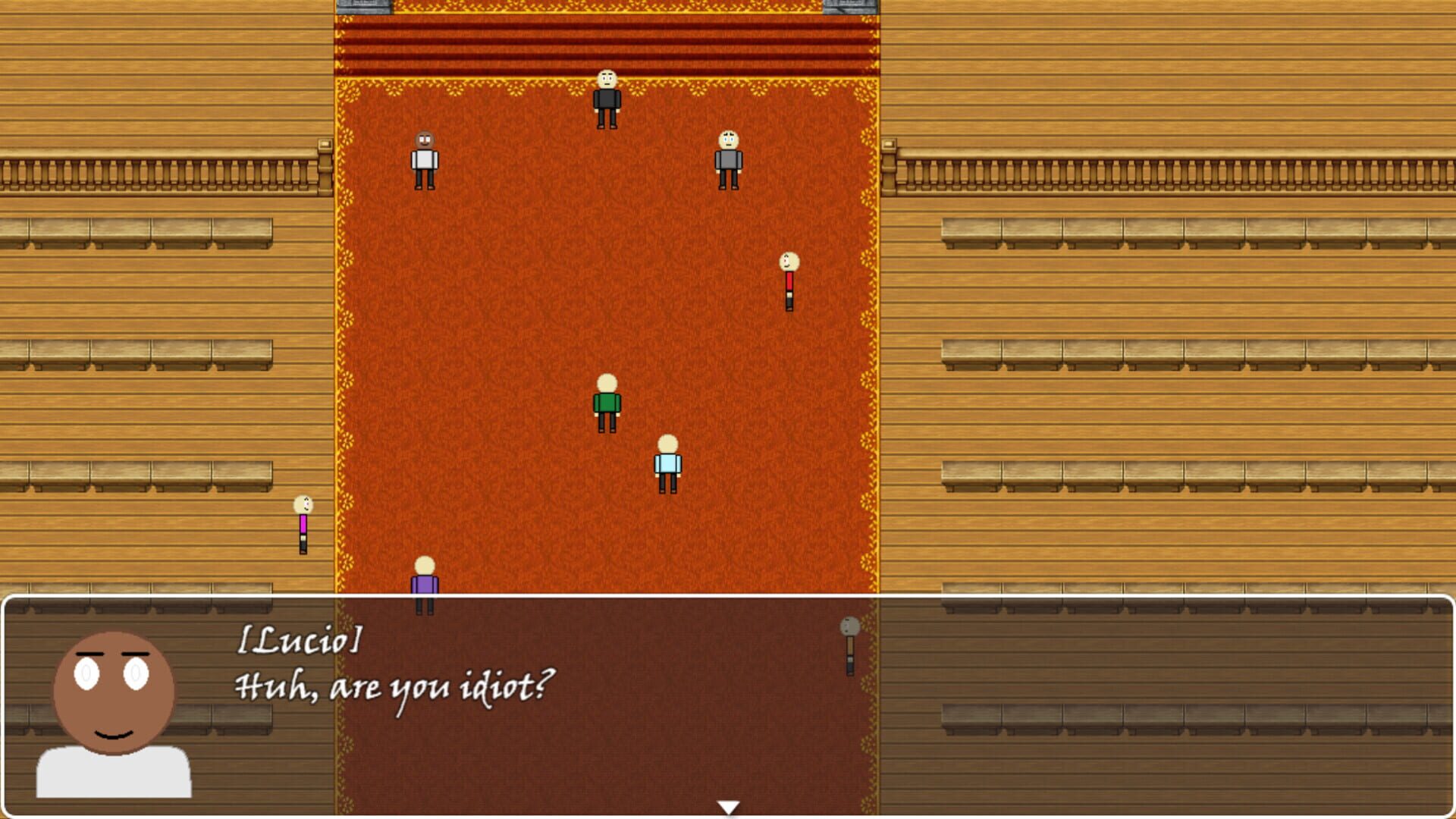This screenshot has height=819, width=1456.
Task: Click the small NPC in purple near the bench
Action: [x=302, y=523]
